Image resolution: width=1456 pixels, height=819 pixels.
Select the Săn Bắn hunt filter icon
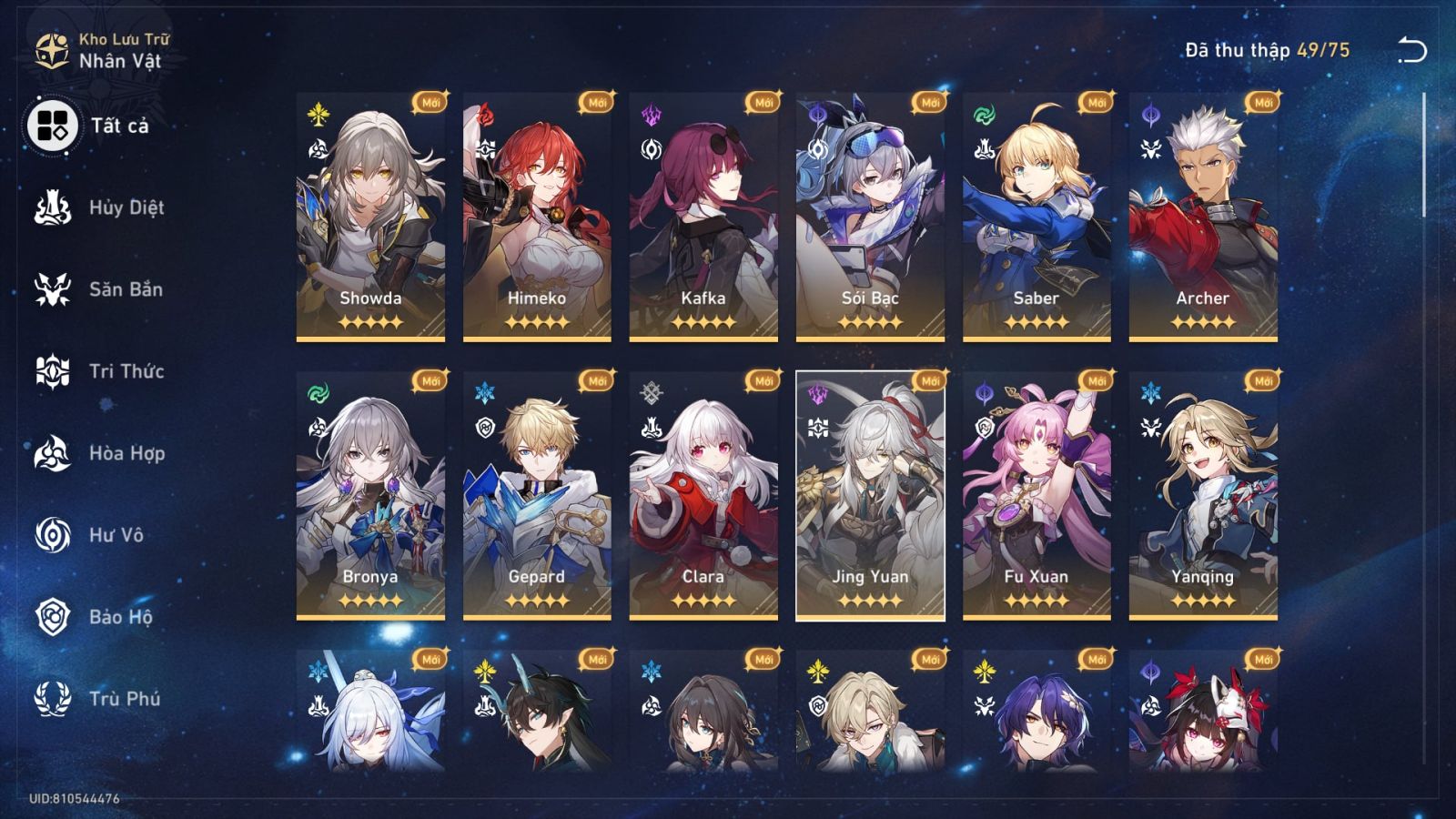tap(55, 289)
